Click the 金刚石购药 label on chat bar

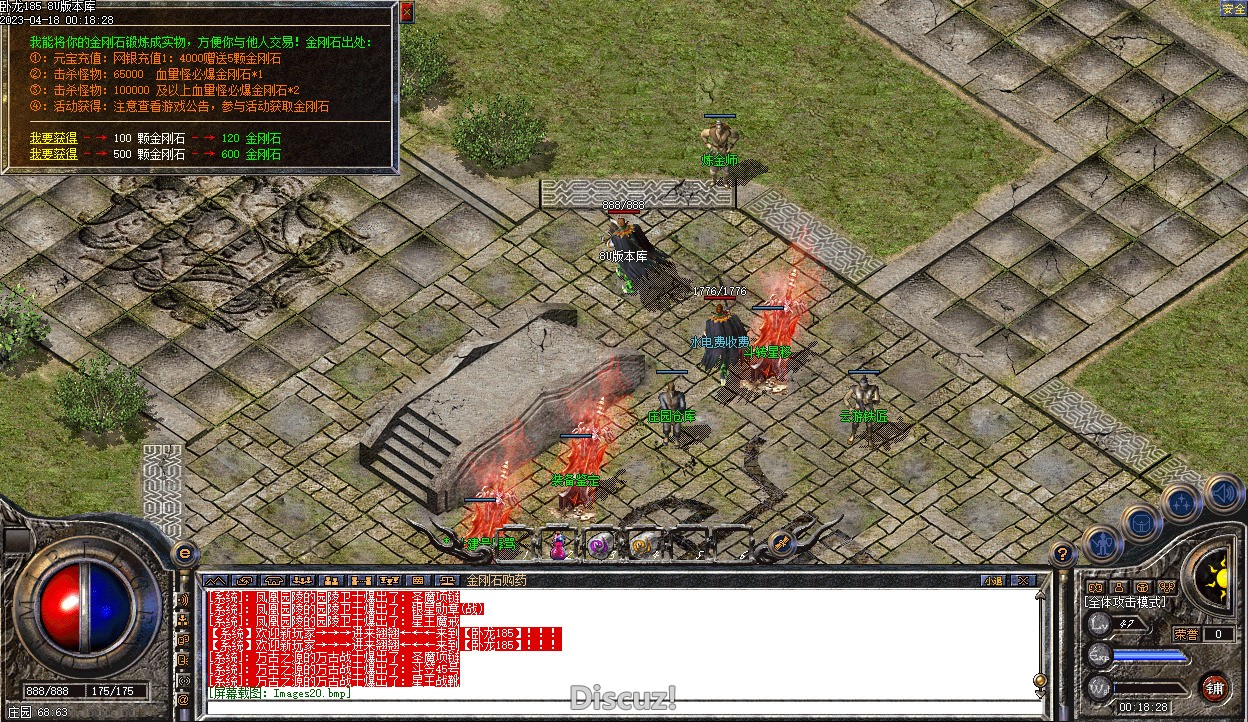[x=496, y=580]
